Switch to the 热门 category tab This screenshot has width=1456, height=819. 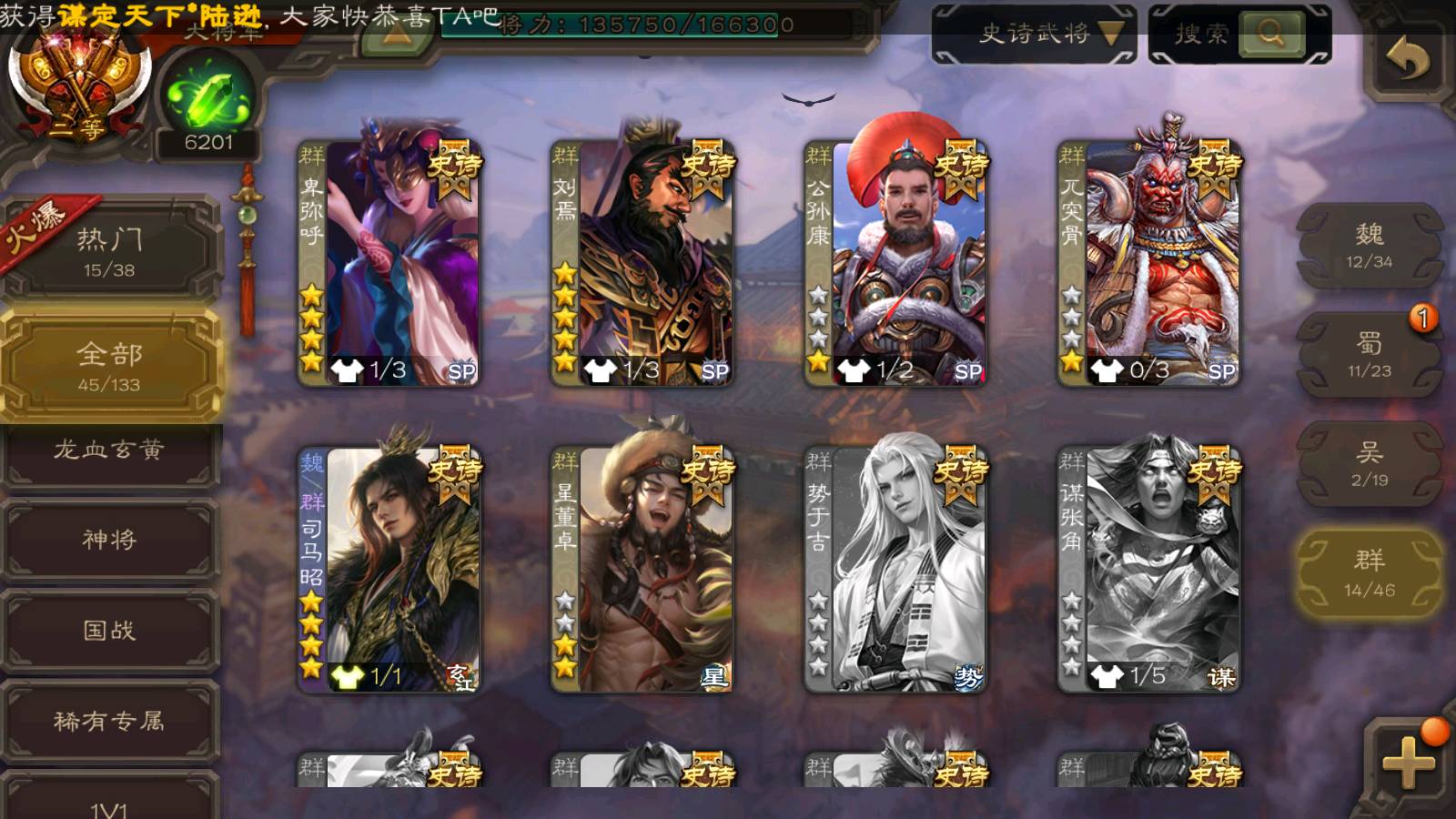(109, 250)
